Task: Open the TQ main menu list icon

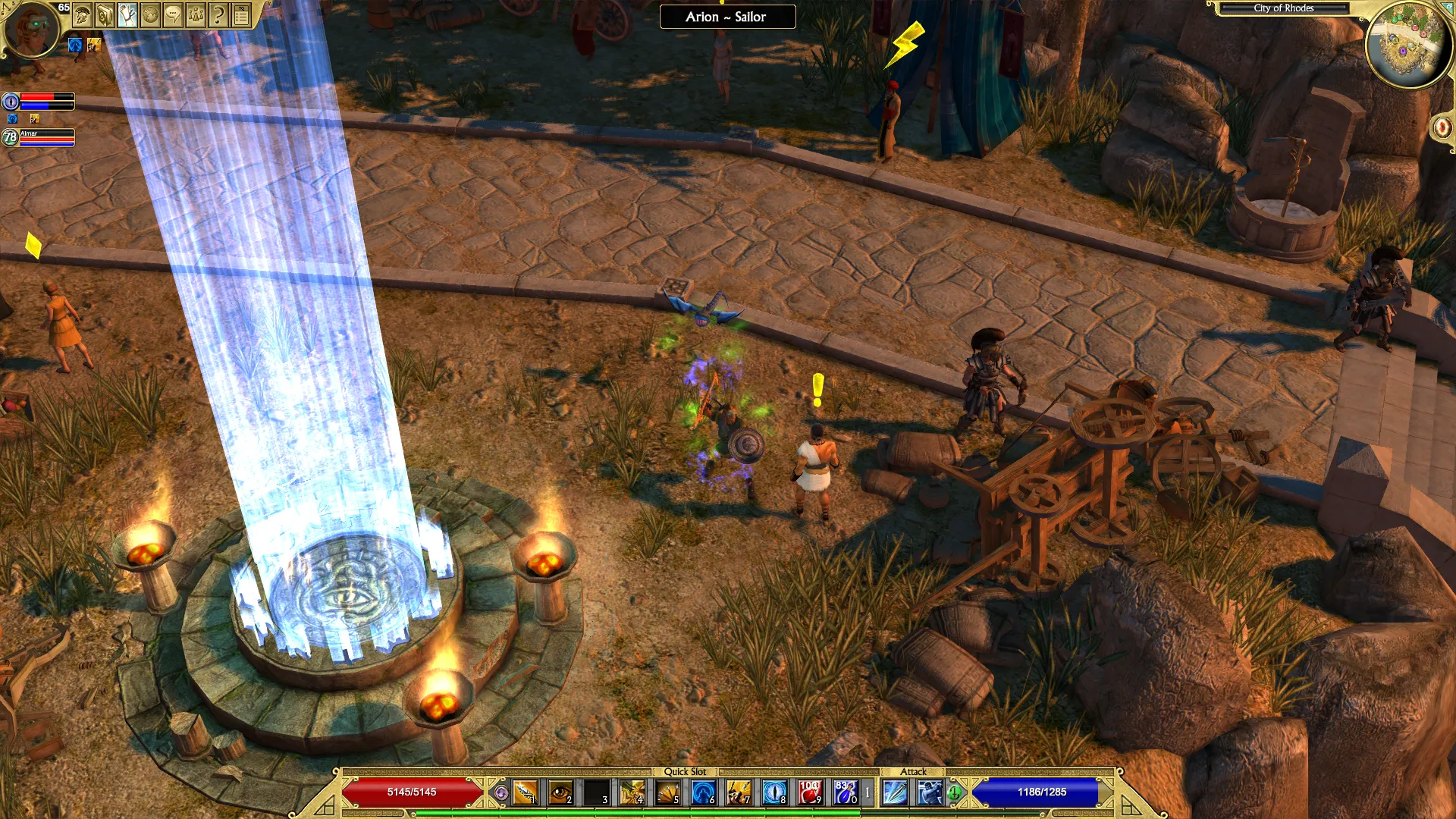Action: (x=241, y=14)
